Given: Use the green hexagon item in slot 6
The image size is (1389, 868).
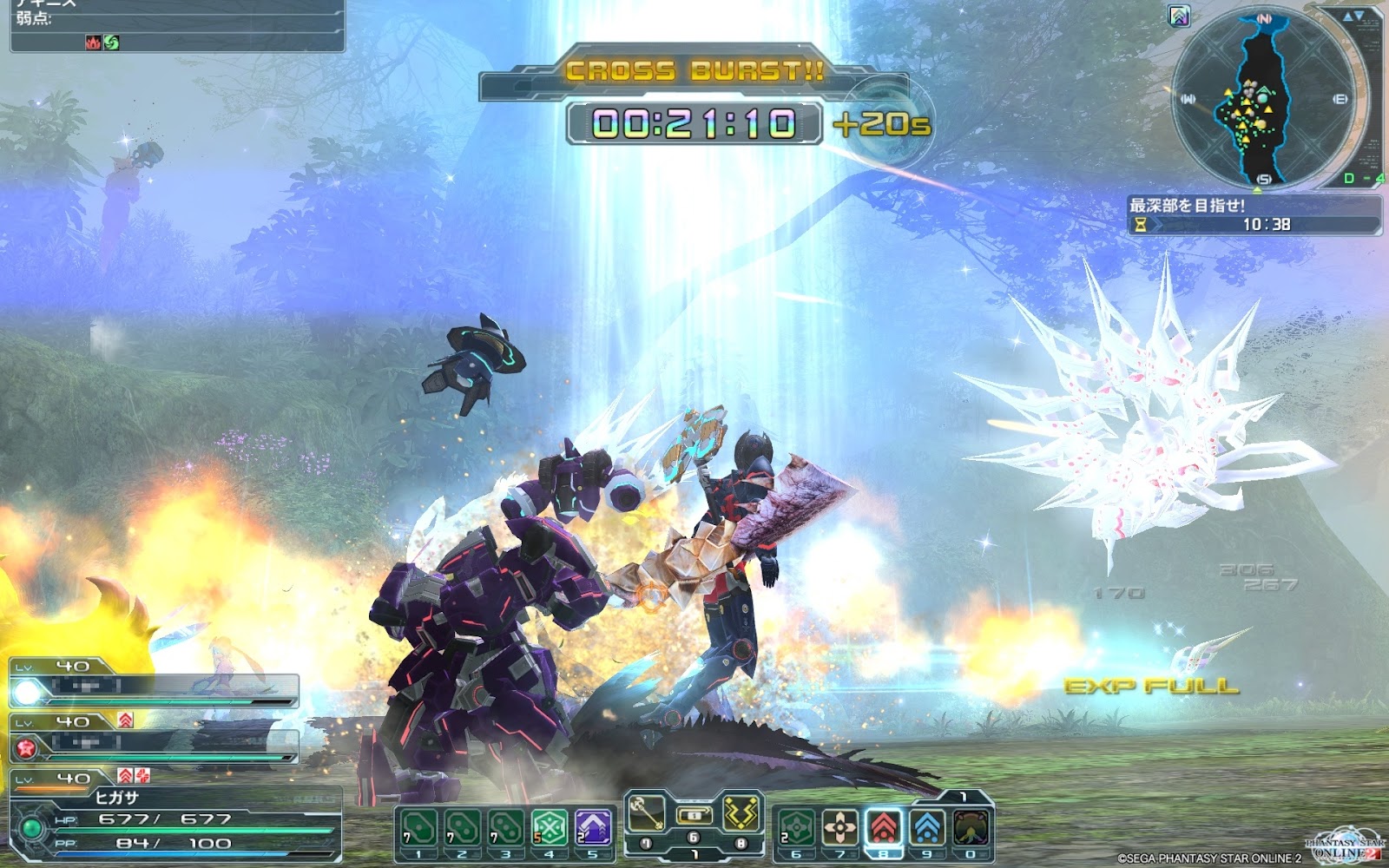Looking at the screenshot, I should pyautogui.click(x=796, y=828).
